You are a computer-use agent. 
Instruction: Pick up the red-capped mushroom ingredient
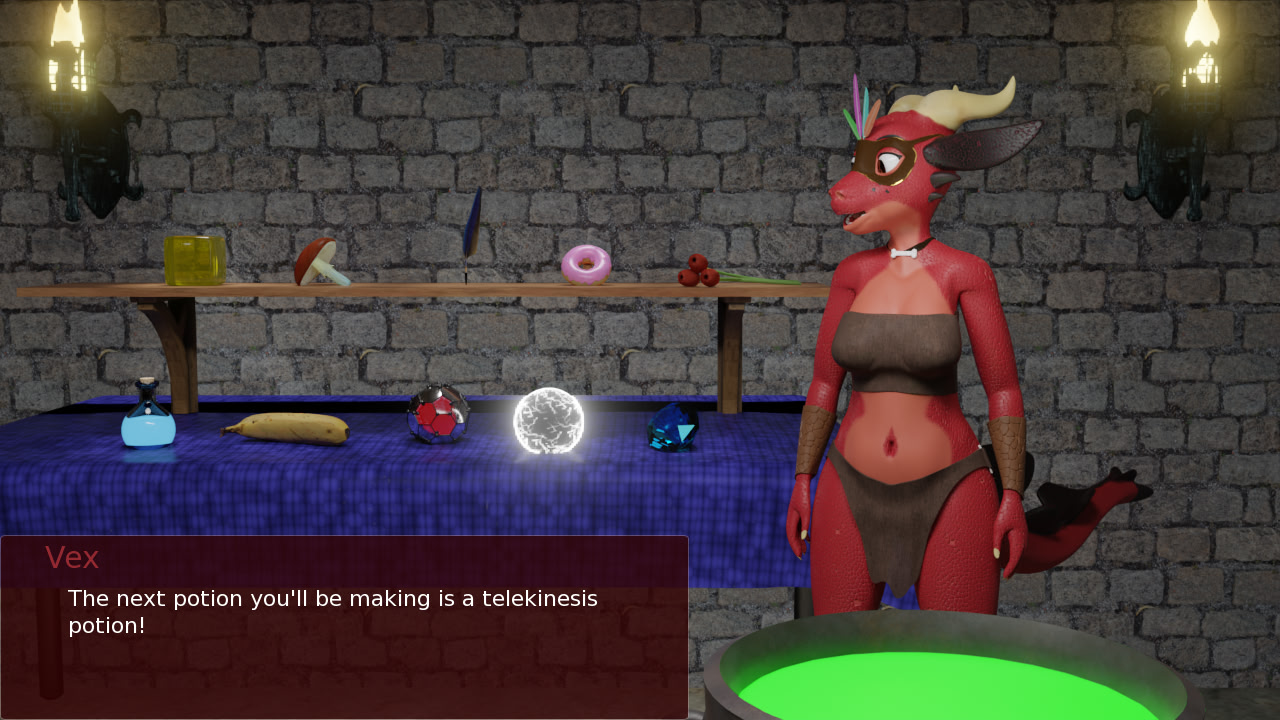pyautogui.click(x=318, y=262)
